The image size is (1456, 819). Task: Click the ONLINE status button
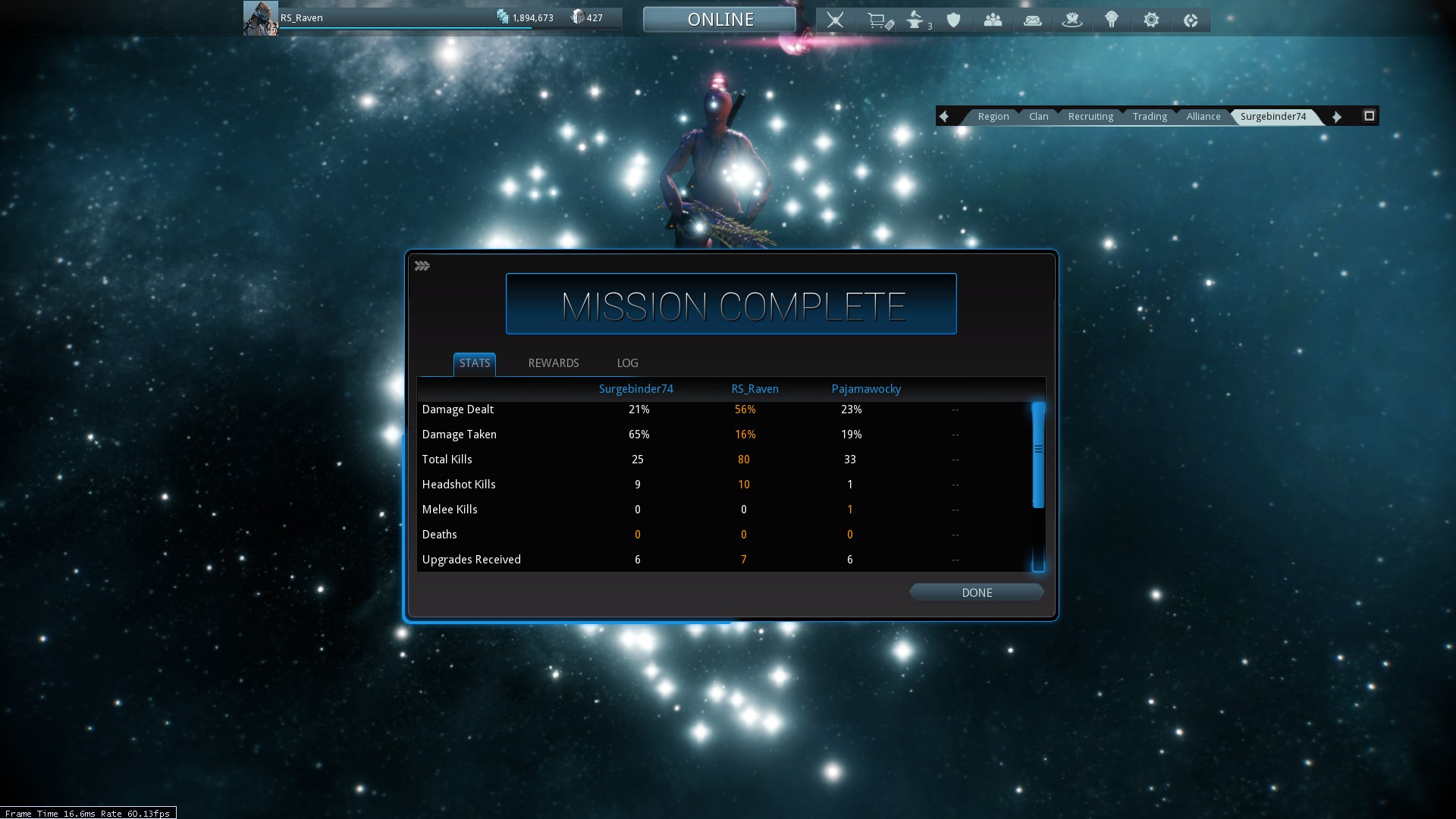720,20
